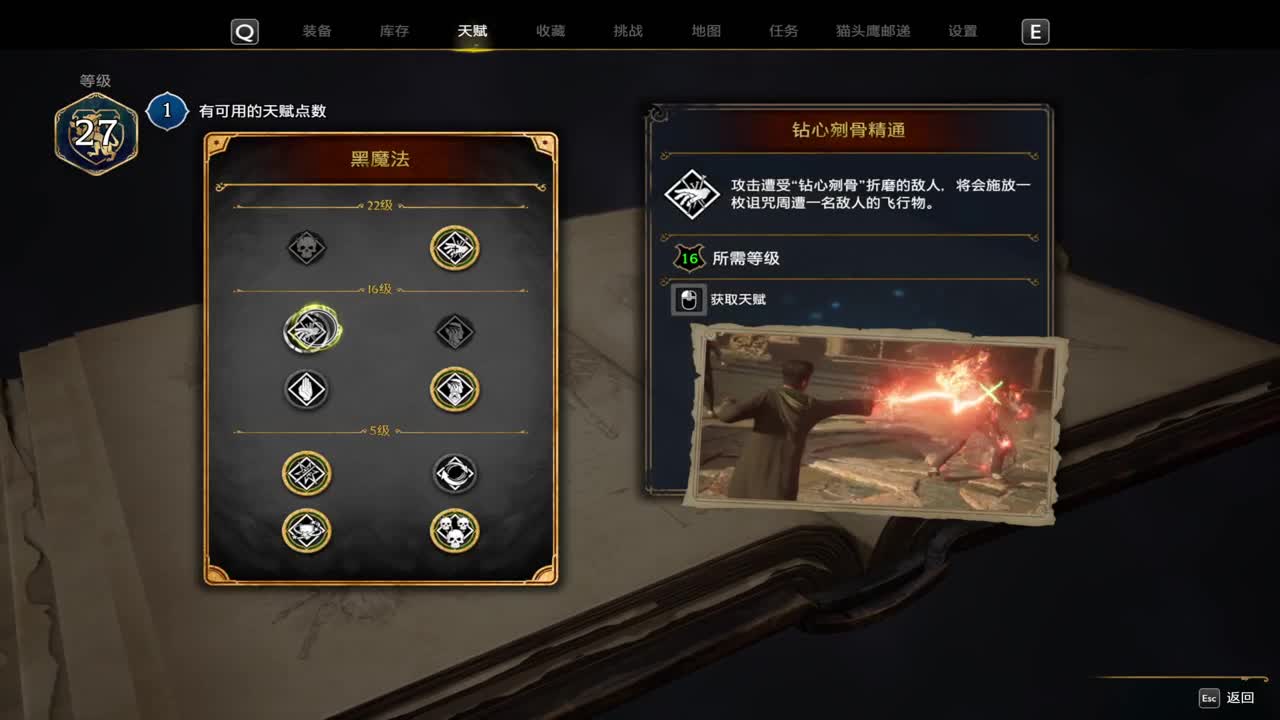Screen dimensions: 1280x720
Task: Open the 地图 tab
Action: click(x=706, y=31)
